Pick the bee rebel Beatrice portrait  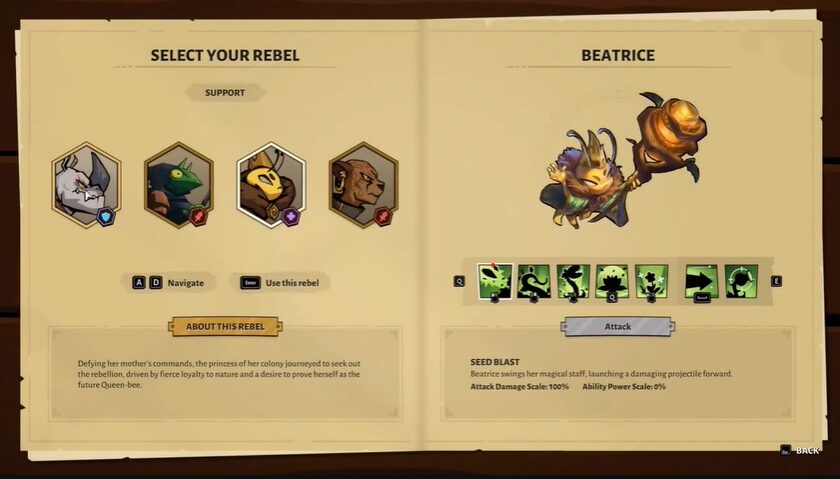270,185
